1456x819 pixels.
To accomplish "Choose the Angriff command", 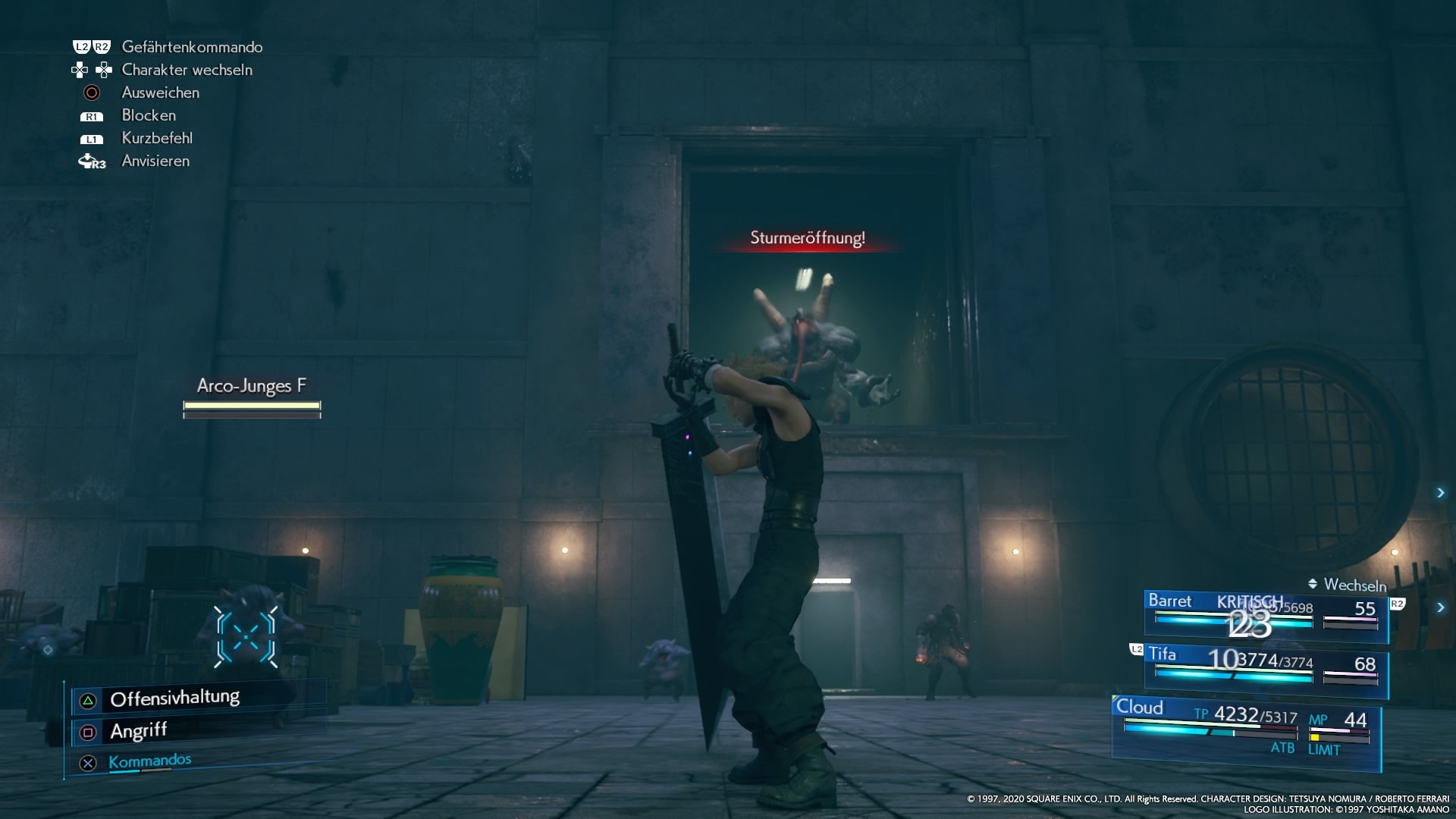I will (138, 731).
